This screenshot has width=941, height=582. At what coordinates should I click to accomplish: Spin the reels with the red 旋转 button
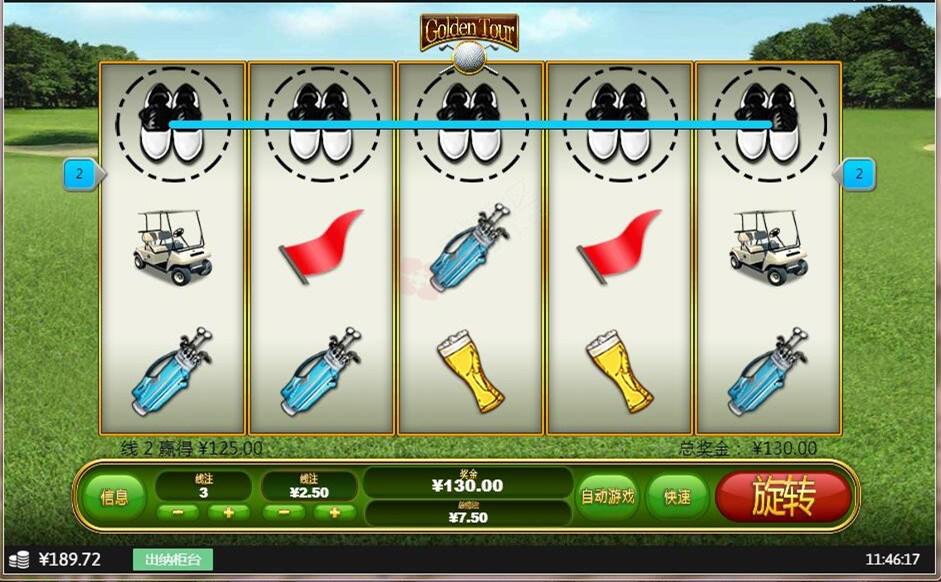point(783,496)
